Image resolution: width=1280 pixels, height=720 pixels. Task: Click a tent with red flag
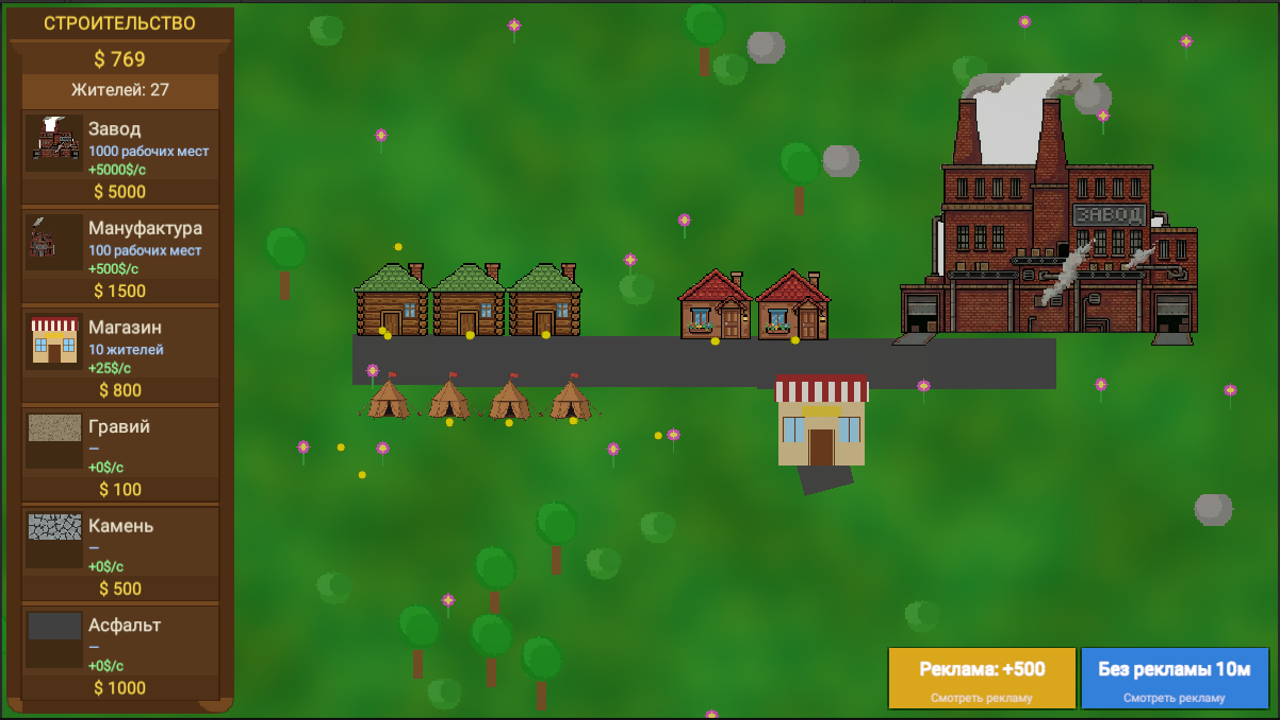pyautogui.click(x=390, y=400)
